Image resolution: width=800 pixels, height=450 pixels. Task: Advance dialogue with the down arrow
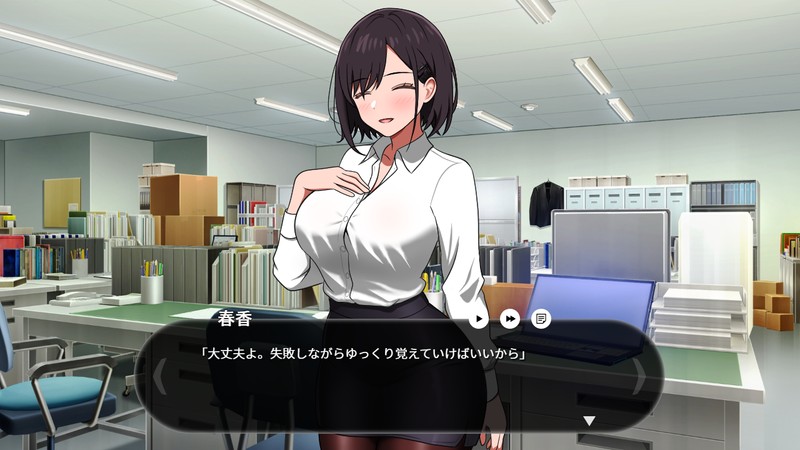[589, 421]
